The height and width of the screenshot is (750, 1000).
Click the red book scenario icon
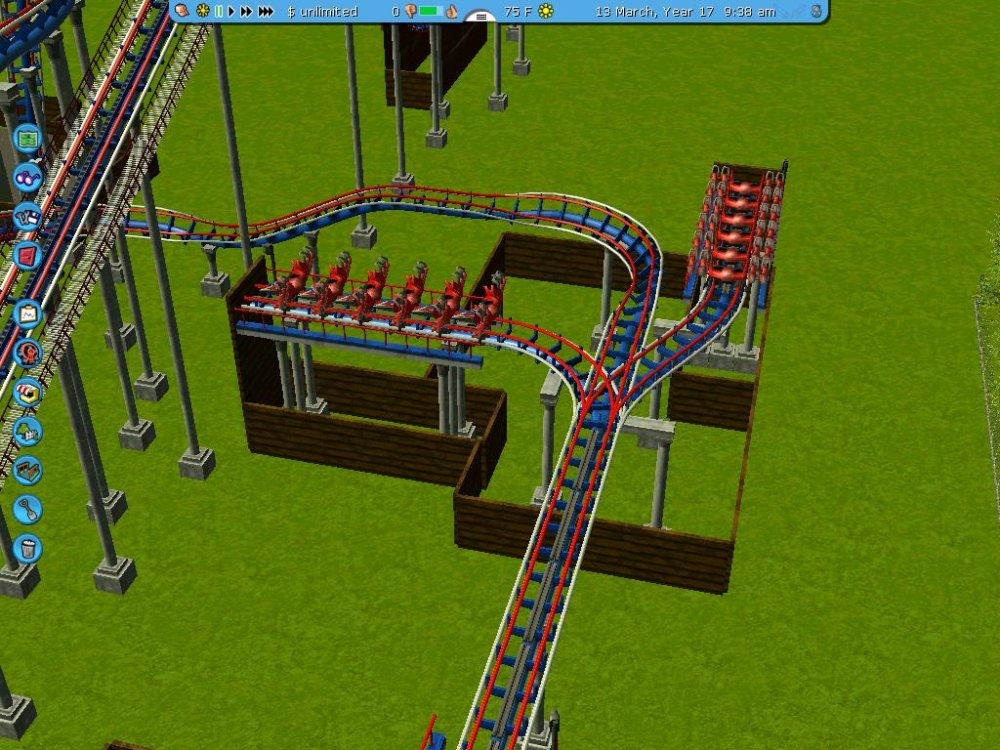(x=27, y=254)
